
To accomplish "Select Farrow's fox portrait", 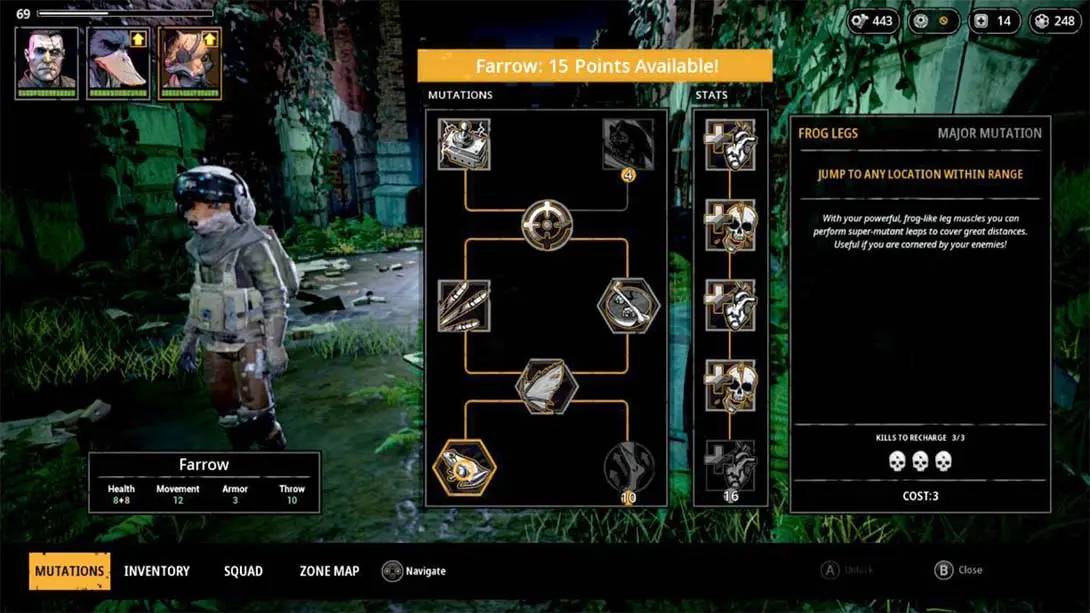I will pos(189,62).
